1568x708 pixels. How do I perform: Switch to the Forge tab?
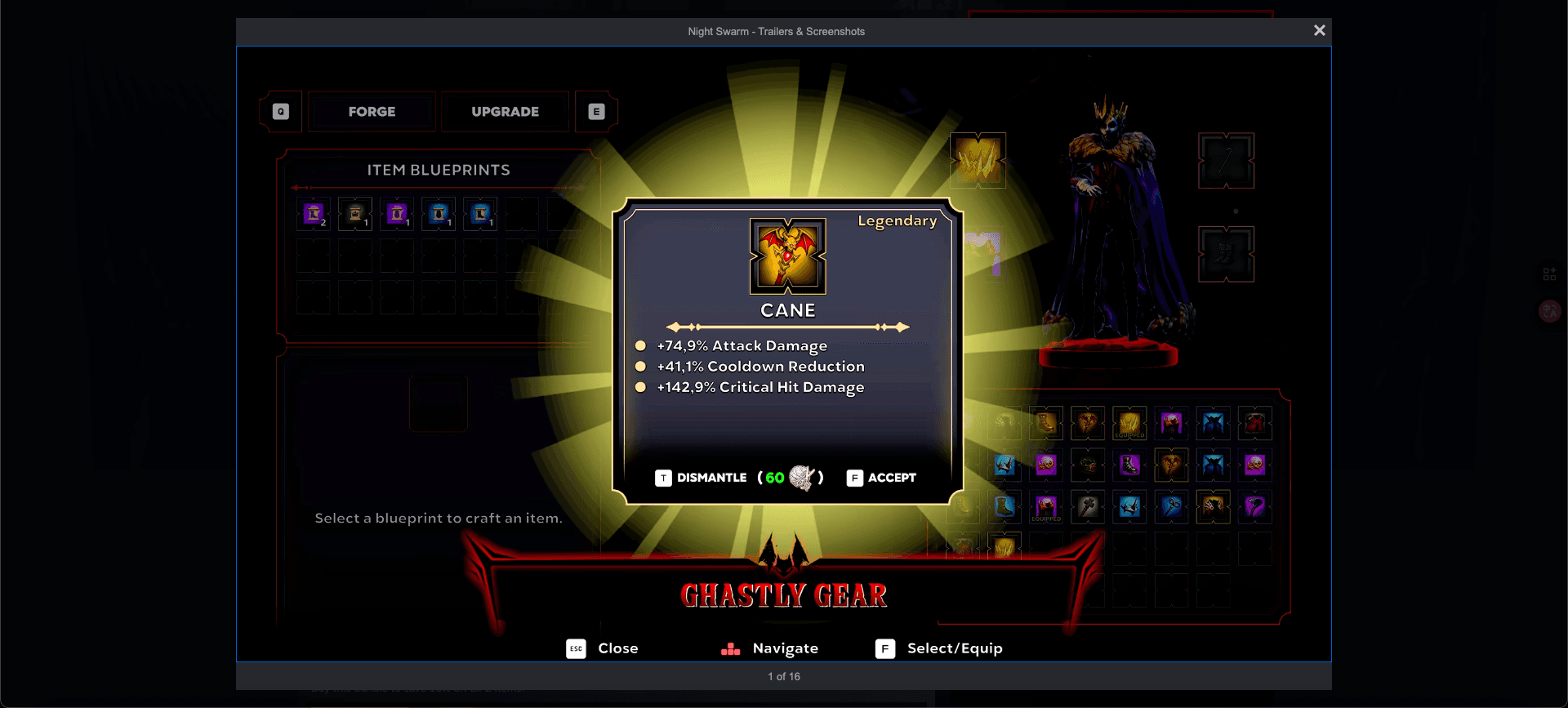point(372,112)
